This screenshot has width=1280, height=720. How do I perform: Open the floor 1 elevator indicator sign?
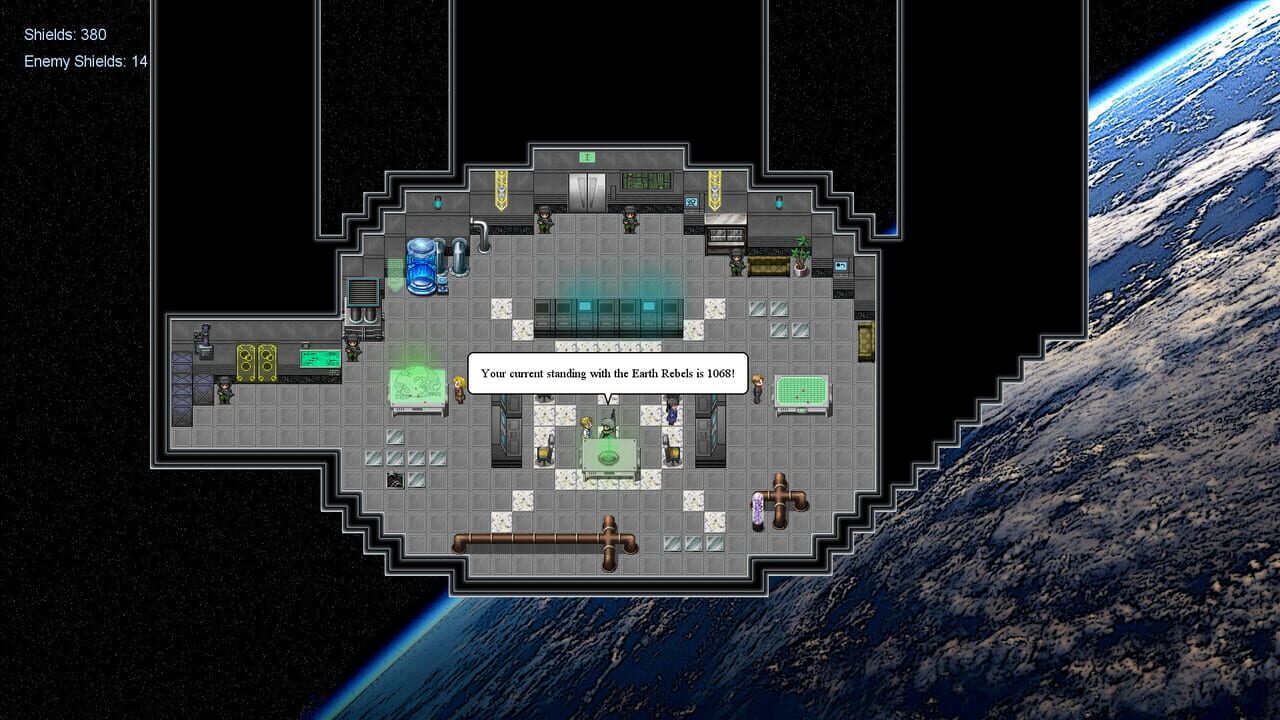(587, 156)
